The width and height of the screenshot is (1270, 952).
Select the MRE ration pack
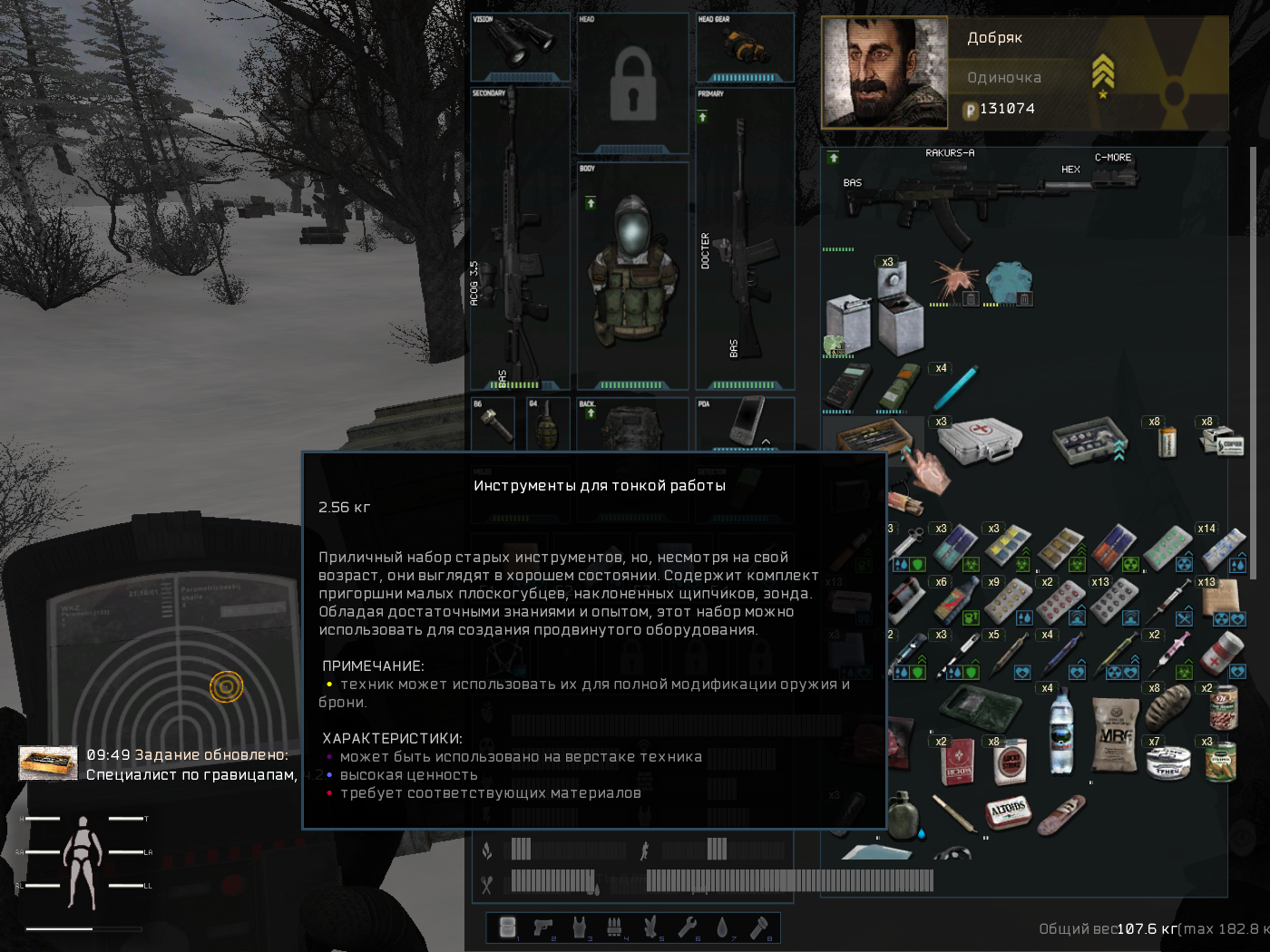(1115, 735)
